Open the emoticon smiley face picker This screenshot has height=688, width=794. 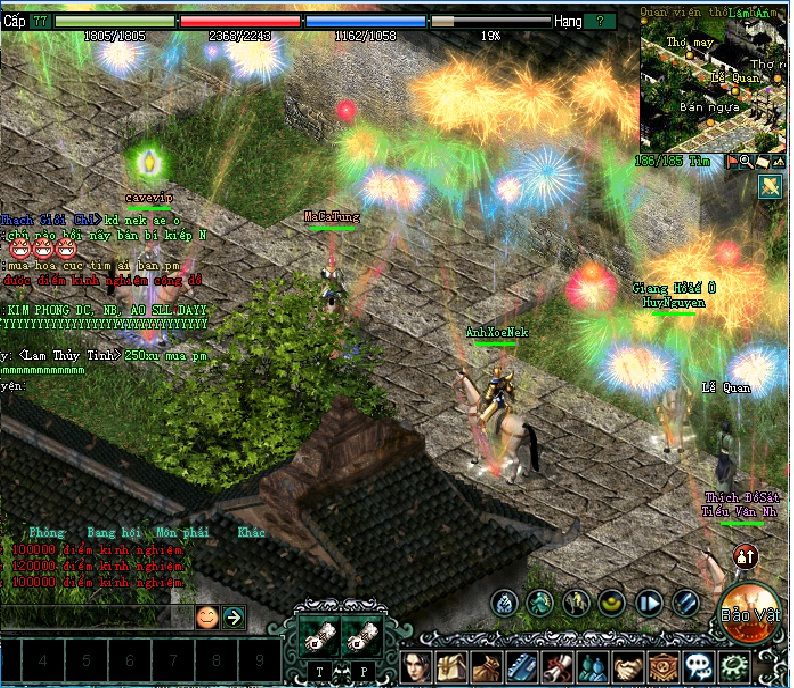point(207,617)
